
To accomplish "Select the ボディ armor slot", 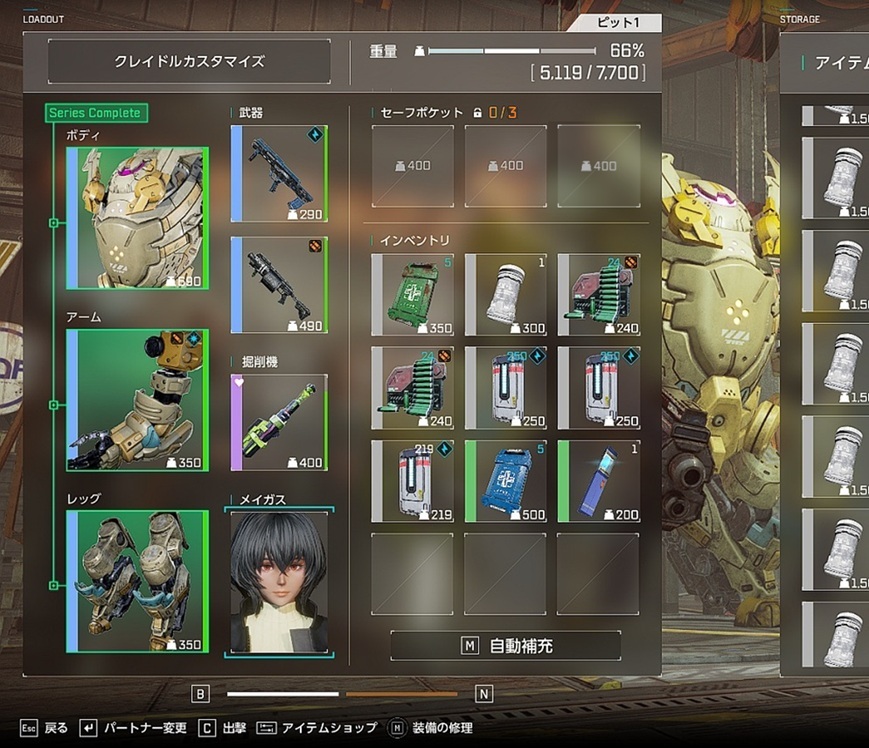I will (137, 218).
